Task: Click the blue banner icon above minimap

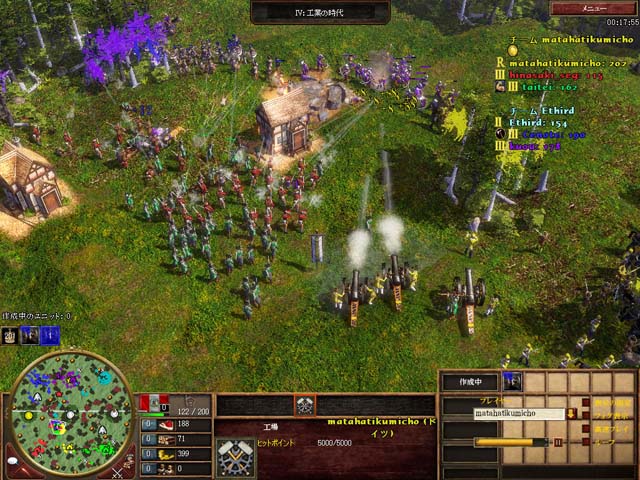Action: (50, 336)
